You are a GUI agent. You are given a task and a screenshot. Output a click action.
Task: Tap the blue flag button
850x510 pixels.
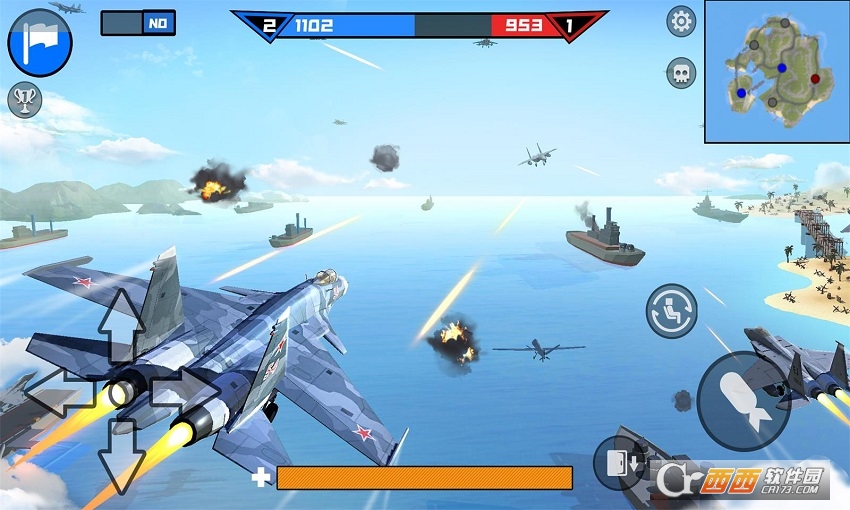pos(40,42)
